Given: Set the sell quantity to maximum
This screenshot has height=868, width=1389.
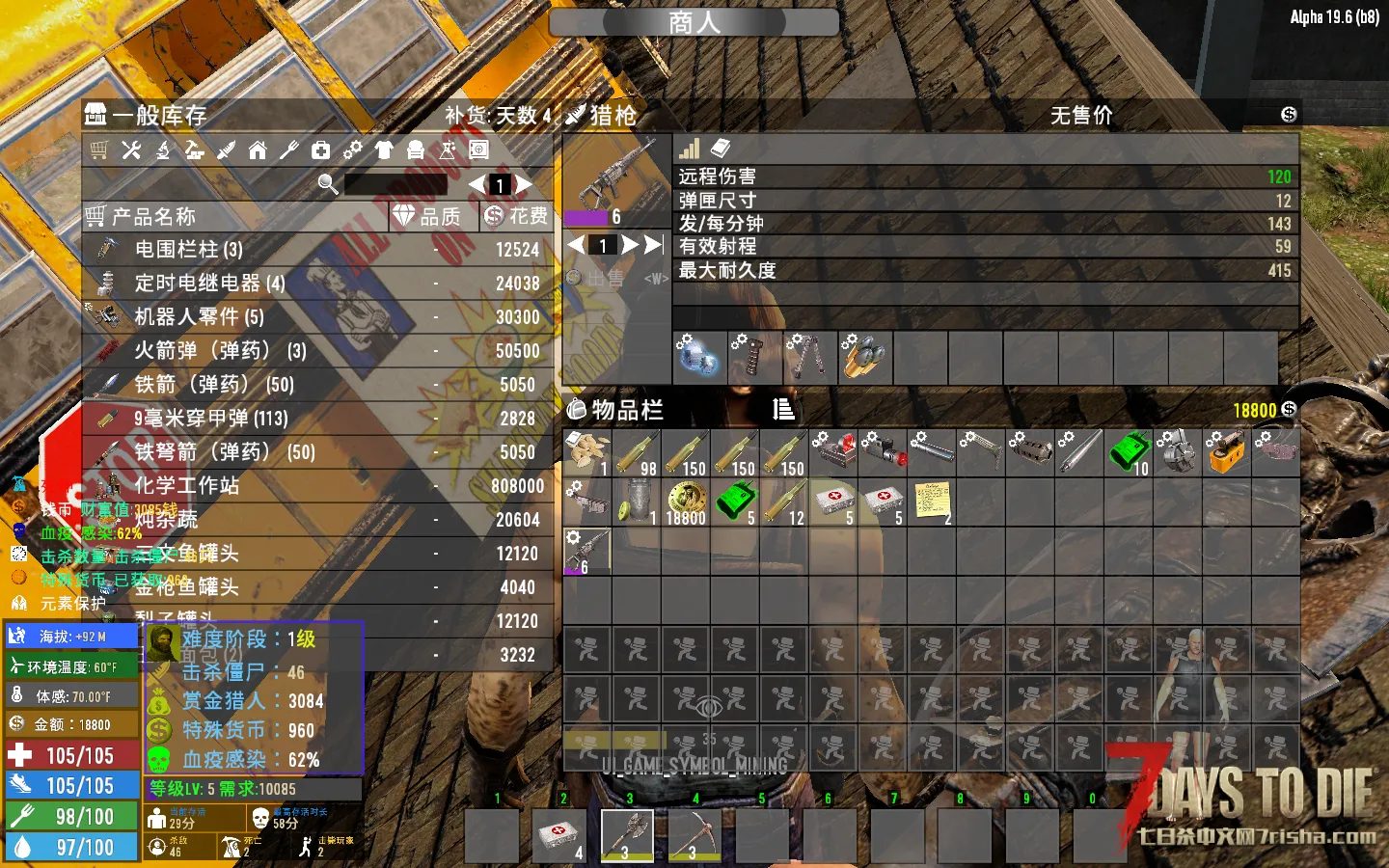Looking at the screenshot, I should point(654,245).
